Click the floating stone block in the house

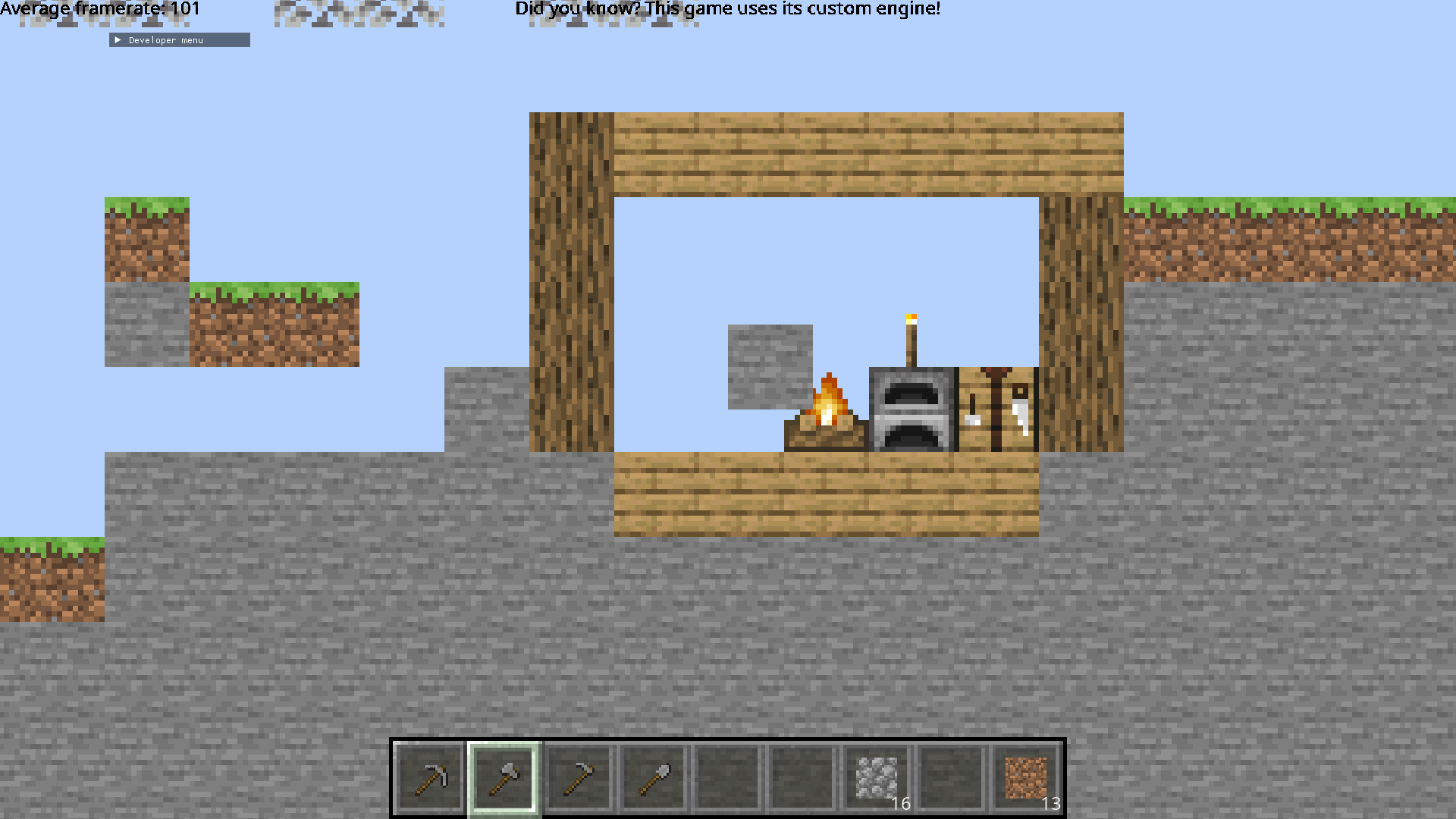[770, 366]
